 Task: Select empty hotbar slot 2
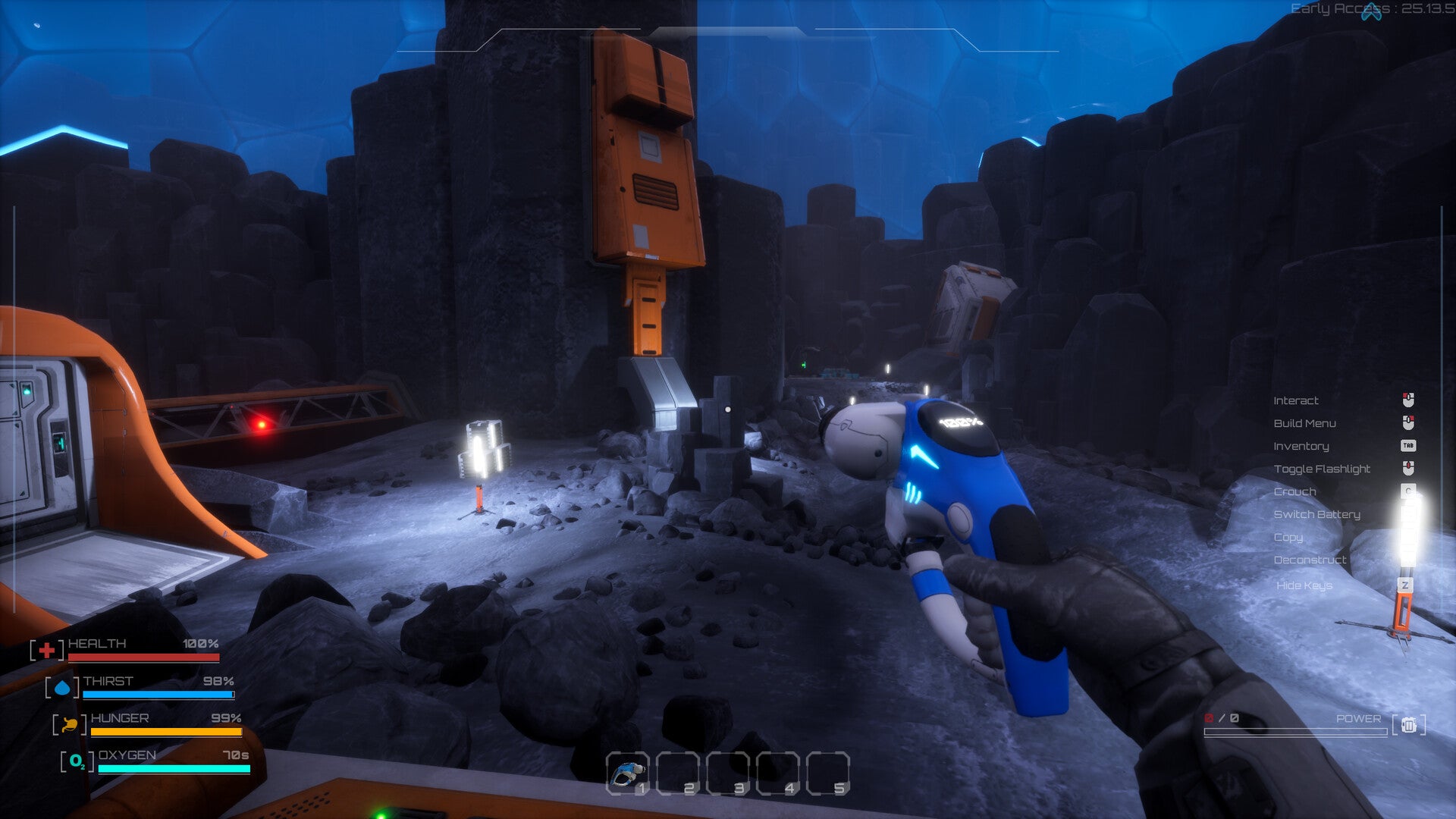(x=678, y=773)
